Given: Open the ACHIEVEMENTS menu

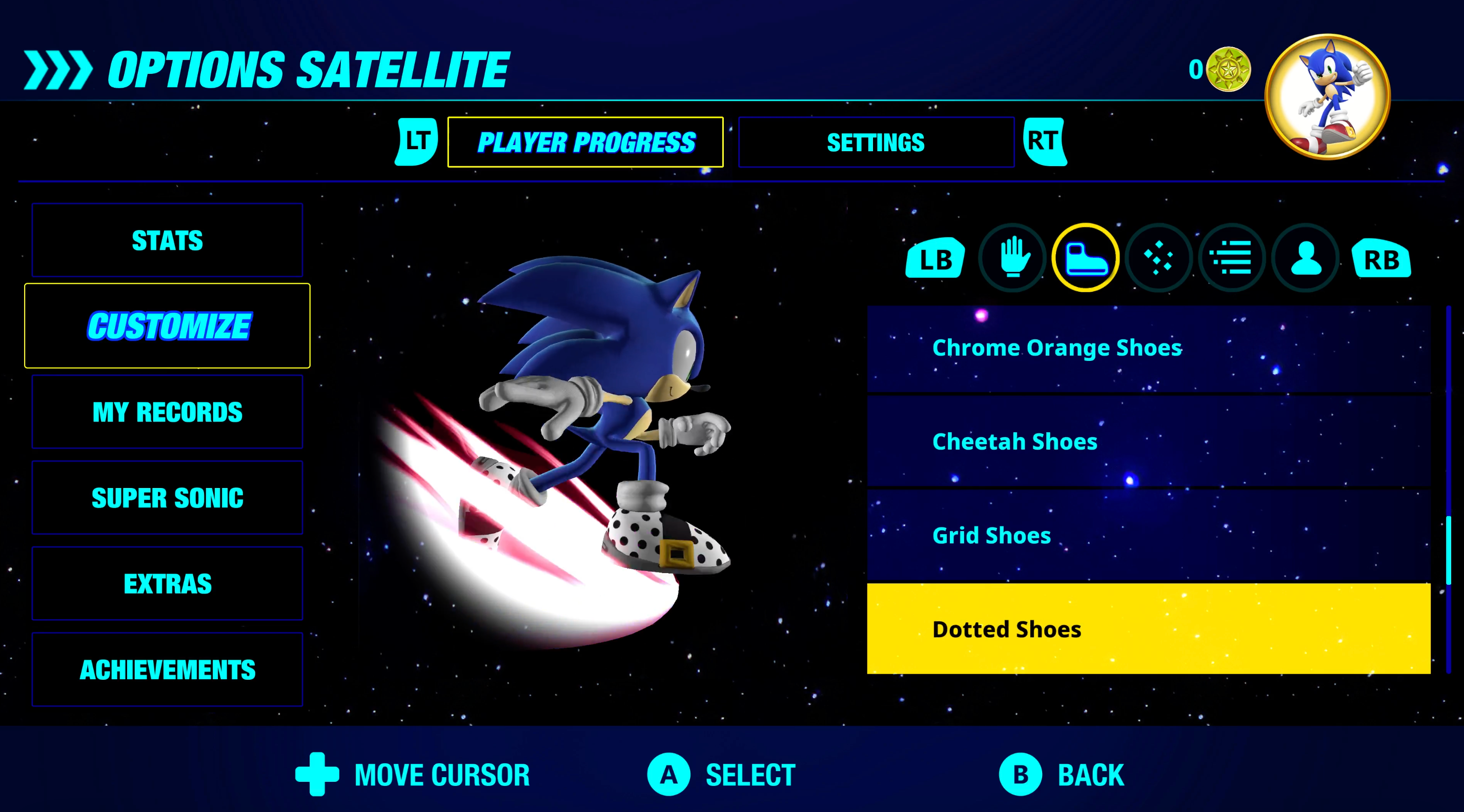Looking at the screenshot, I should pyautogui.click(x=167, y=669).
